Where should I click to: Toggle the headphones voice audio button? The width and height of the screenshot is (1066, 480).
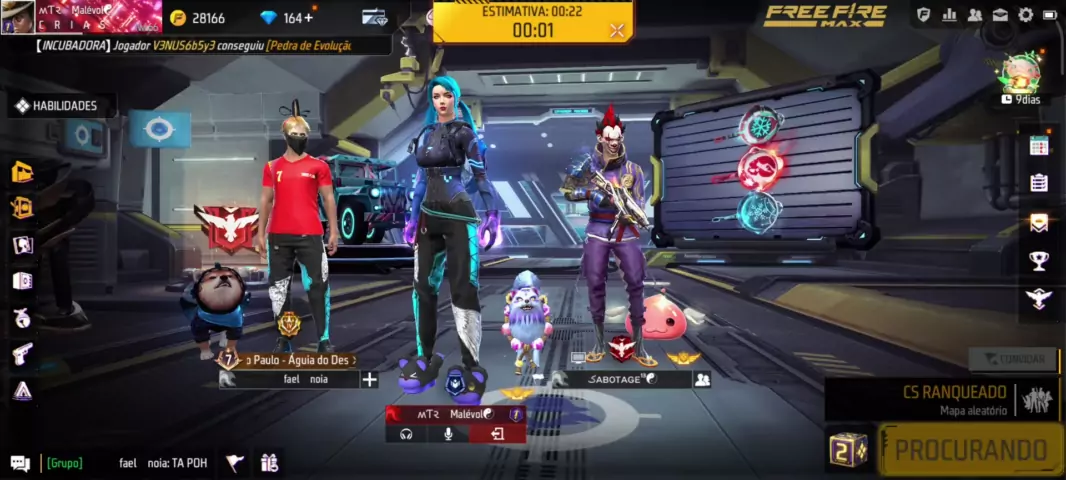(x=407, y=434)
